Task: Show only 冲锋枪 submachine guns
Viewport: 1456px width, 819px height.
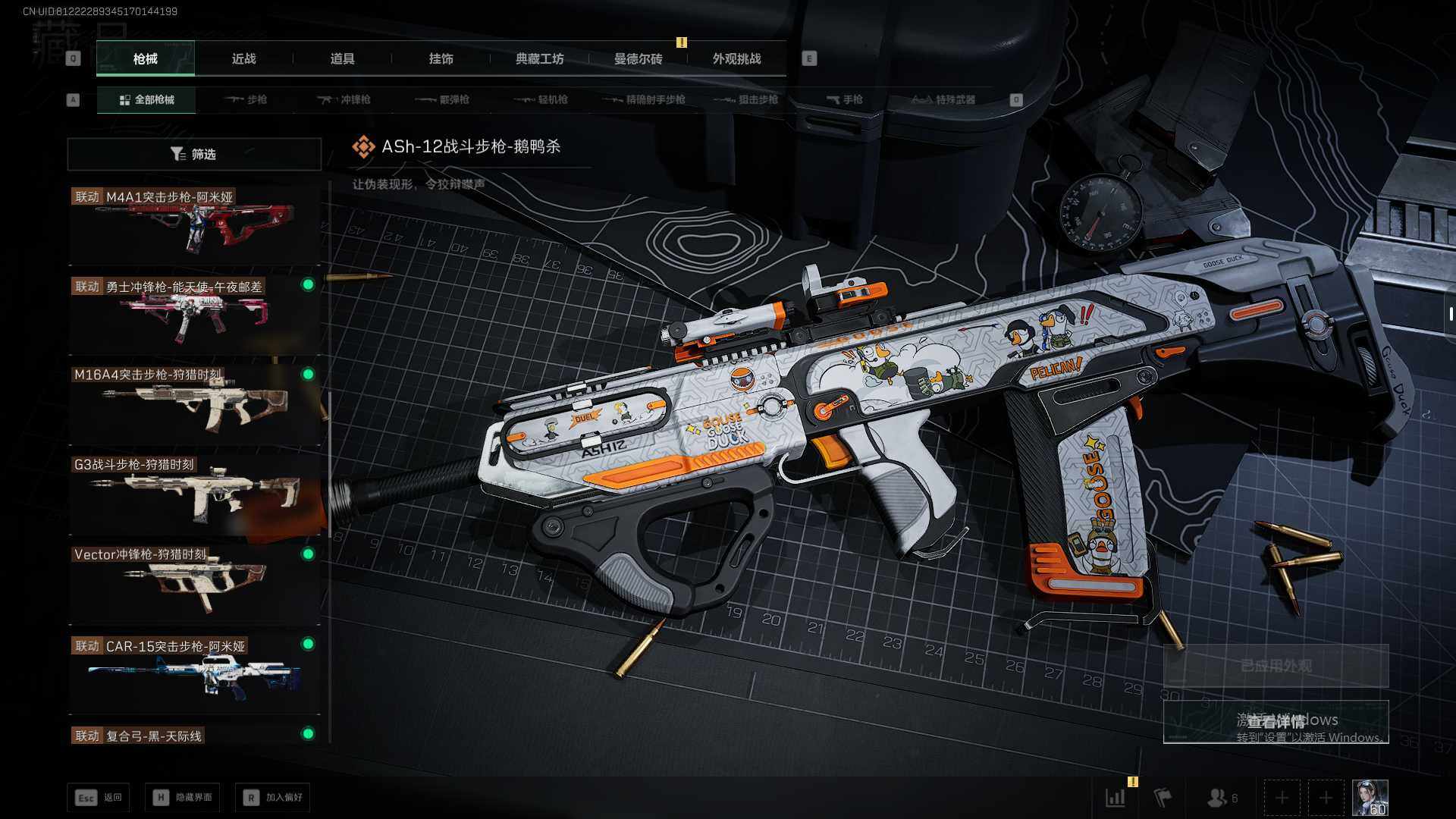Action: click(345, 100)
